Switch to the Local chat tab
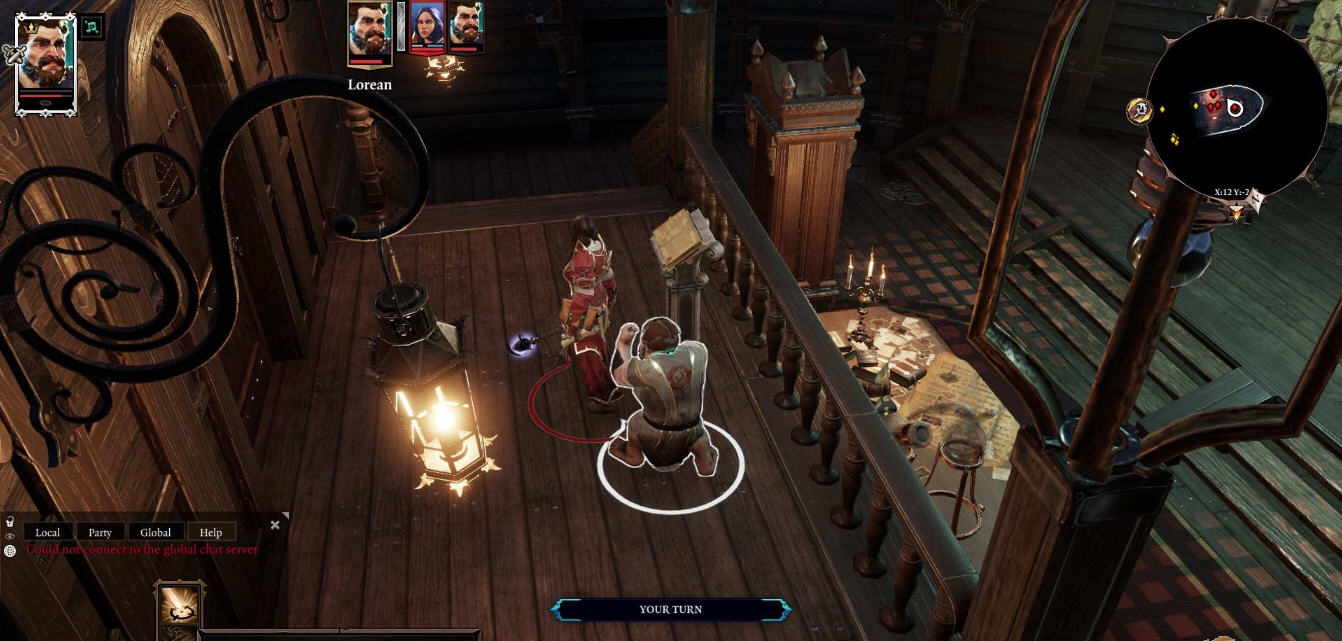This screenshot has height=641, width=1342. coord(48,532)
